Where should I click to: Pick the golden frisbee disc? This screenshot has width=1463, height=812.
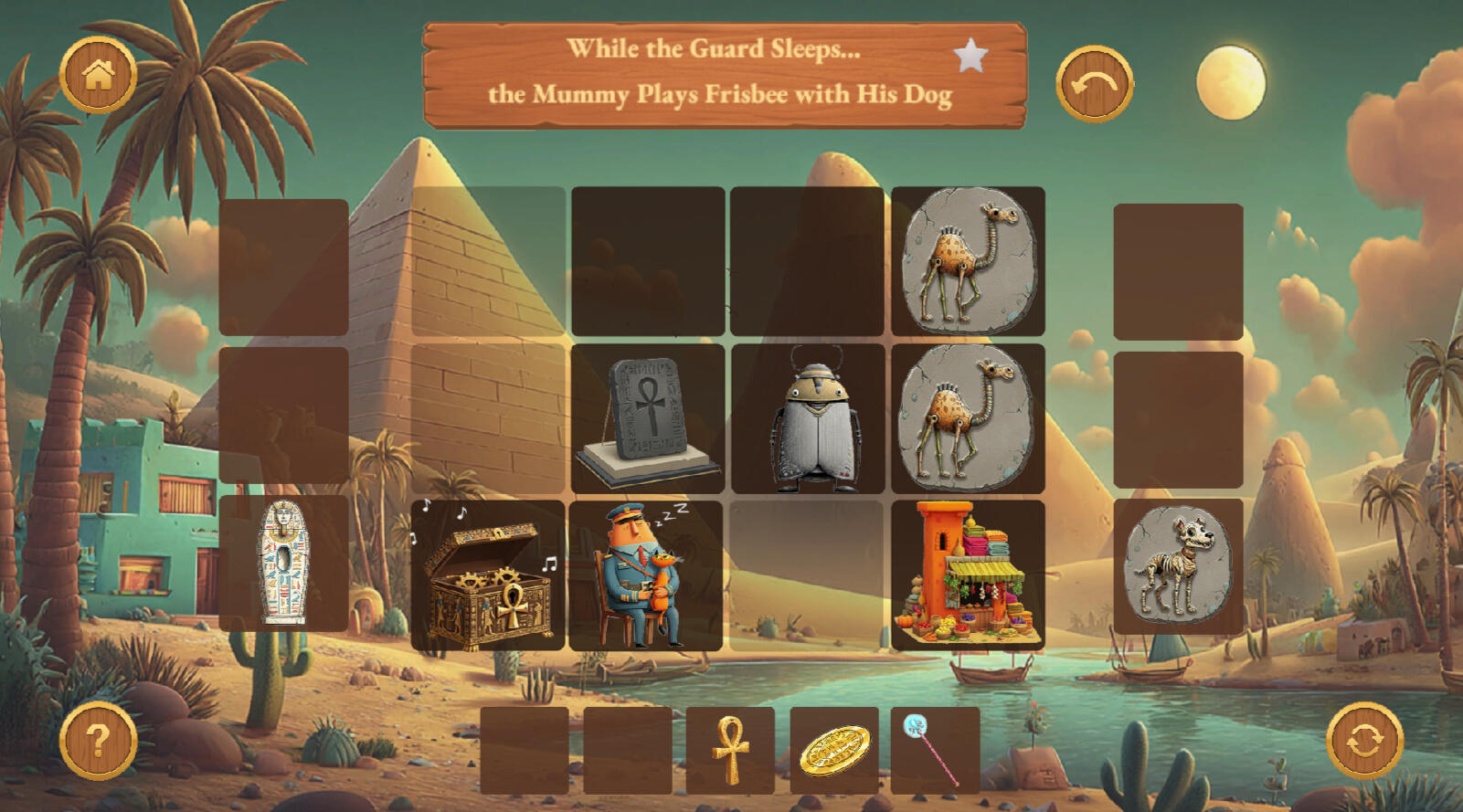point(833,750)
